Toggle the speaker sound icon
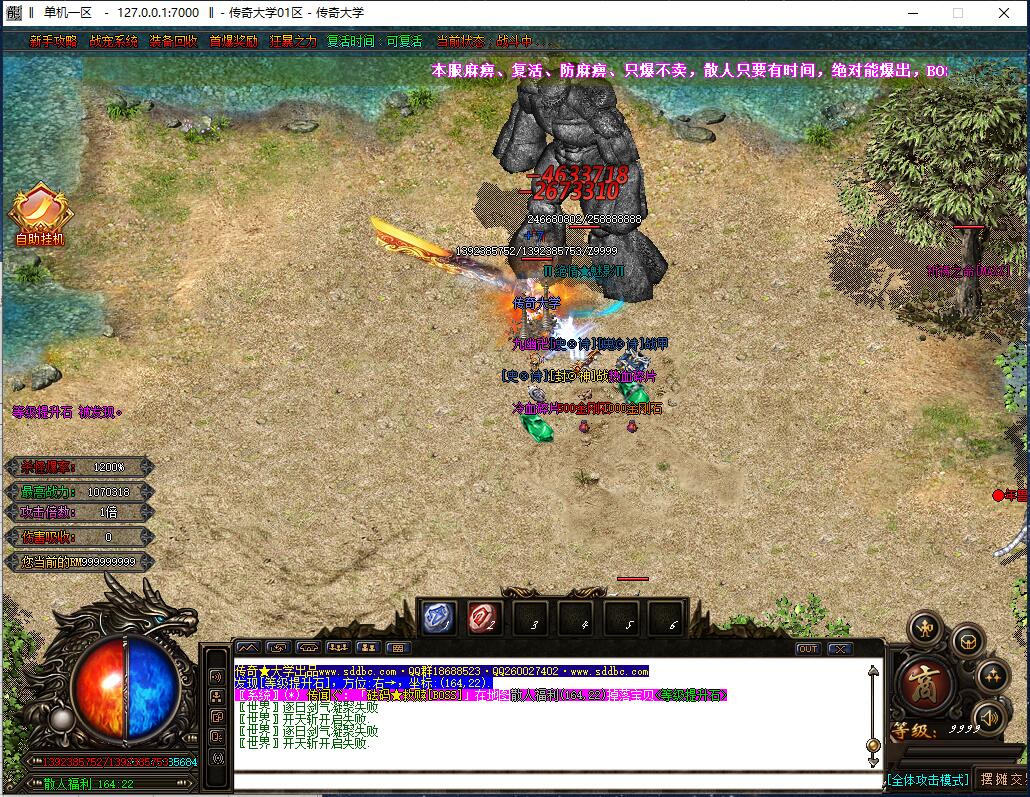1030x797 pixels. point(989,716)
